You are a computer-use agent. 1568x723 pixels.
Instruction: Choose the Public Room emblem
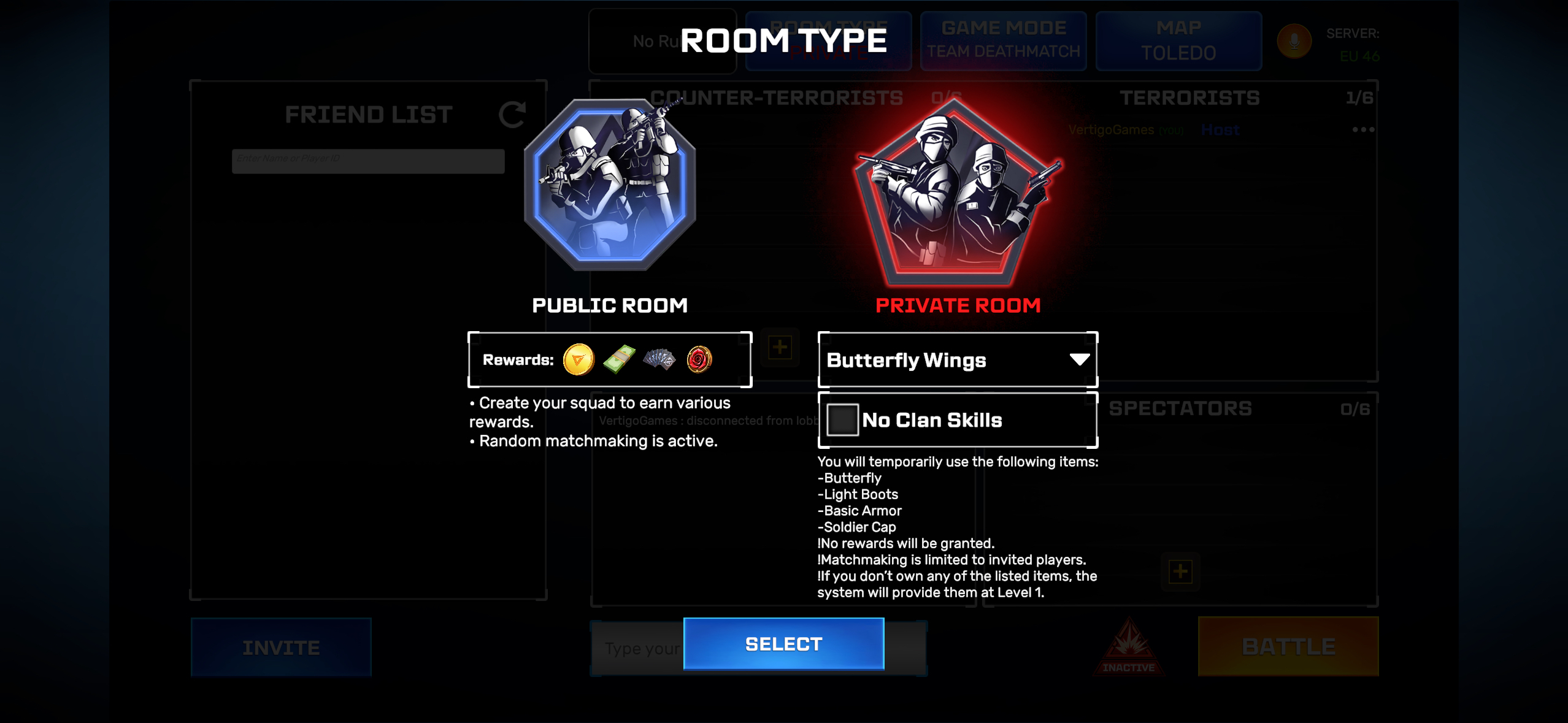point(609,185)
